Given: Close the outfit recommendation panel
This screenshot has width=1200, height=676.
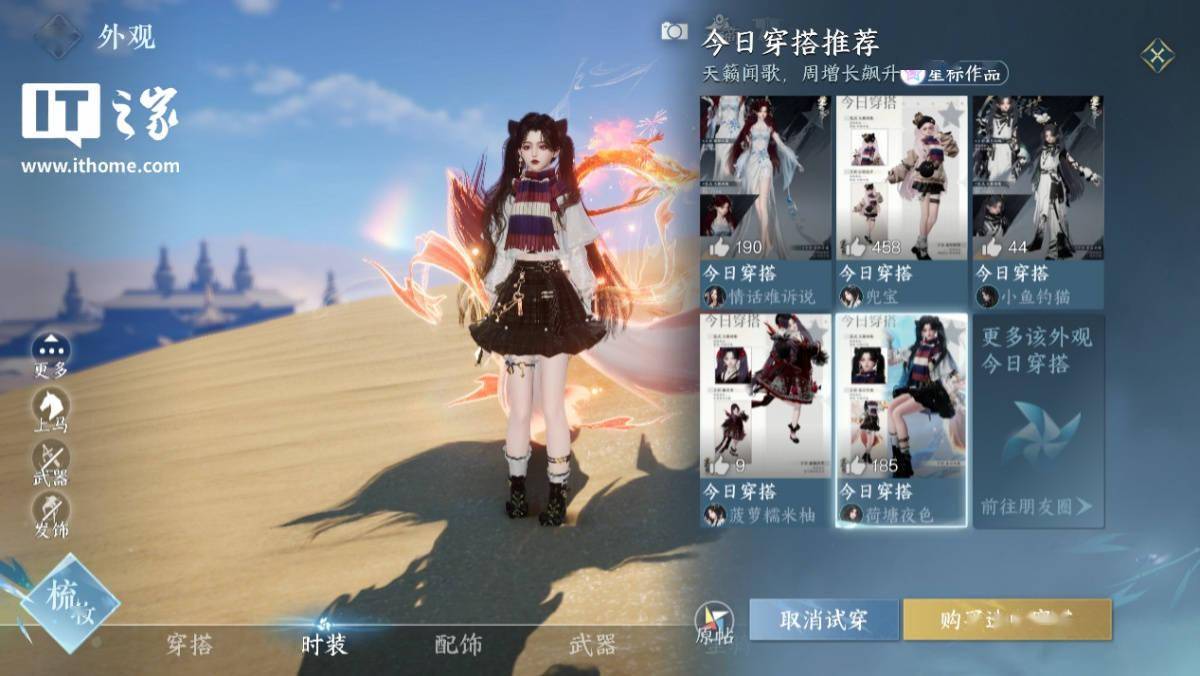Looking at the screenshot, I should point(1157,55).
